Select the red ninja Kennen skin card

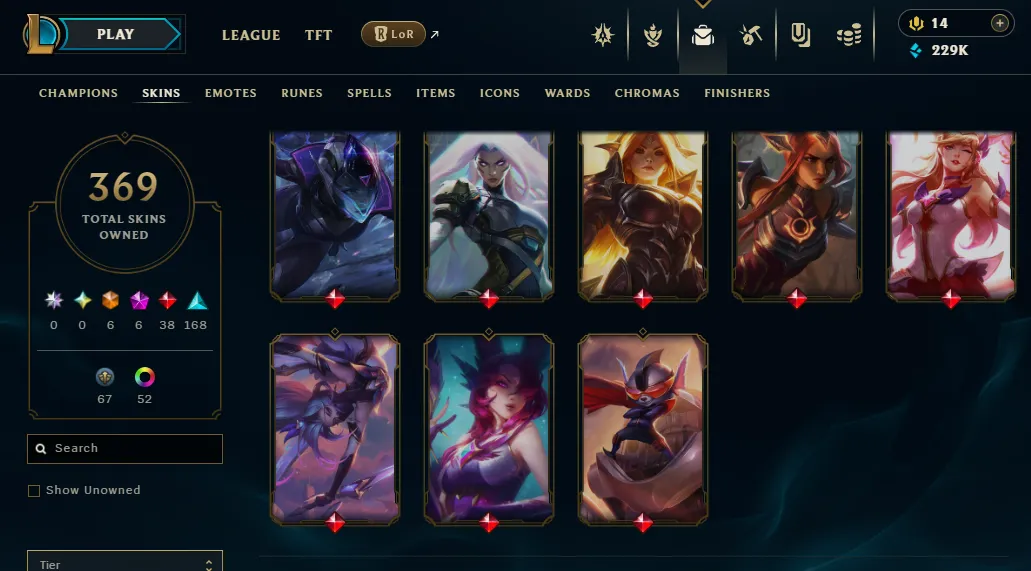[643, 427]
